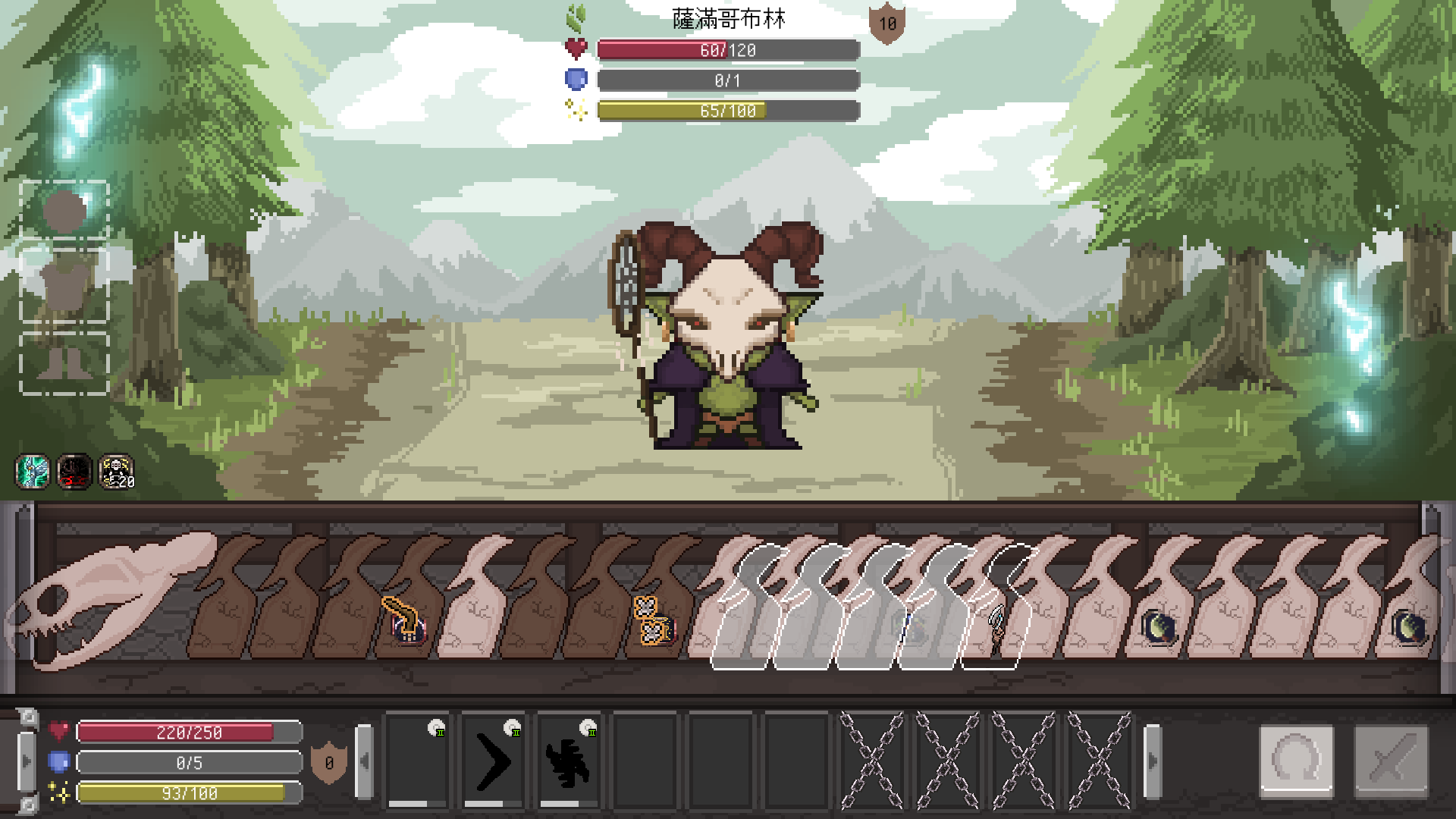Show previous skills with the left arrow
This screenshot has width=1456, height=819.
coord(365,761)
